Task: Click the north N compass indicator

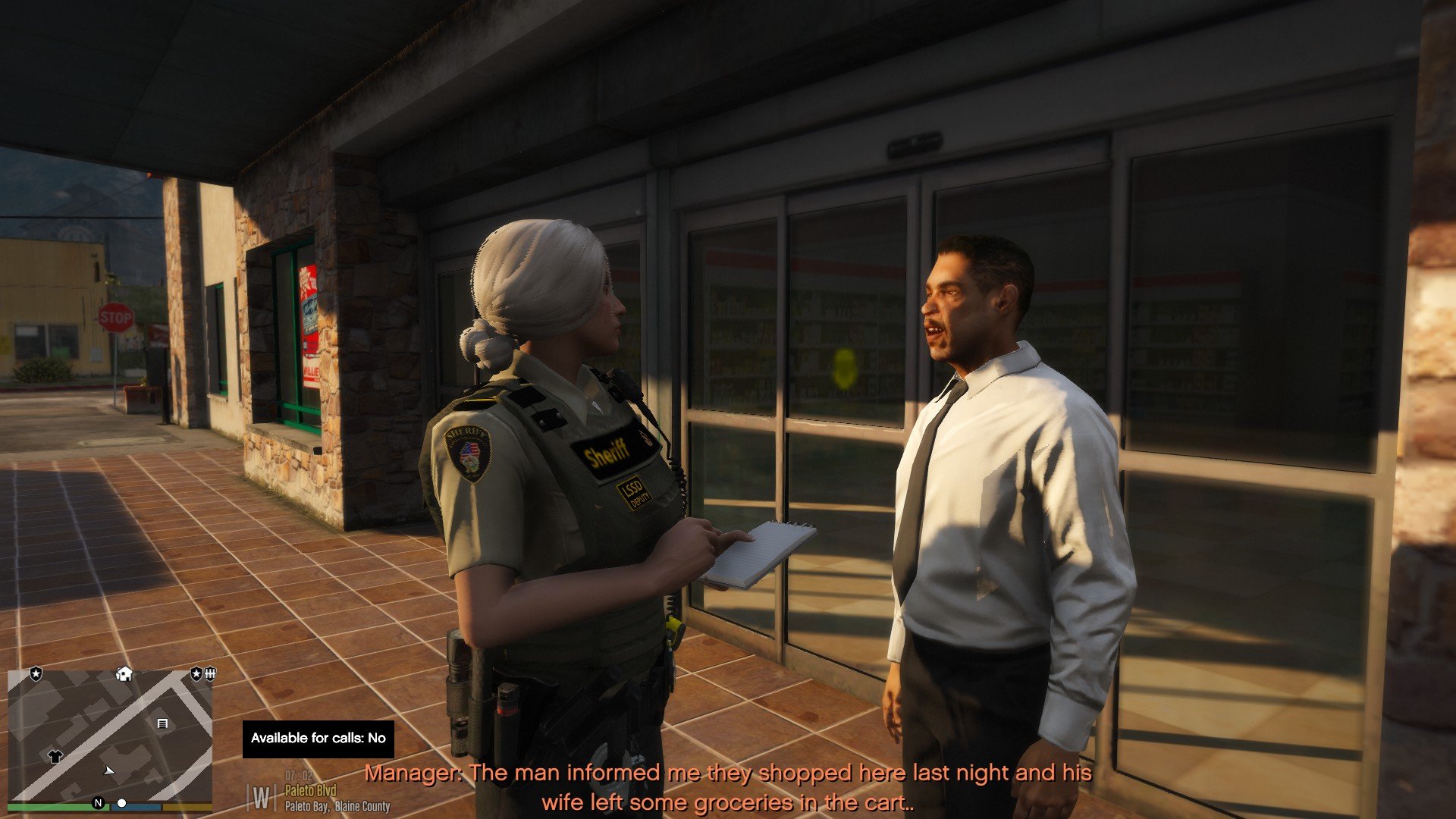Action: [x=98, y=803]
